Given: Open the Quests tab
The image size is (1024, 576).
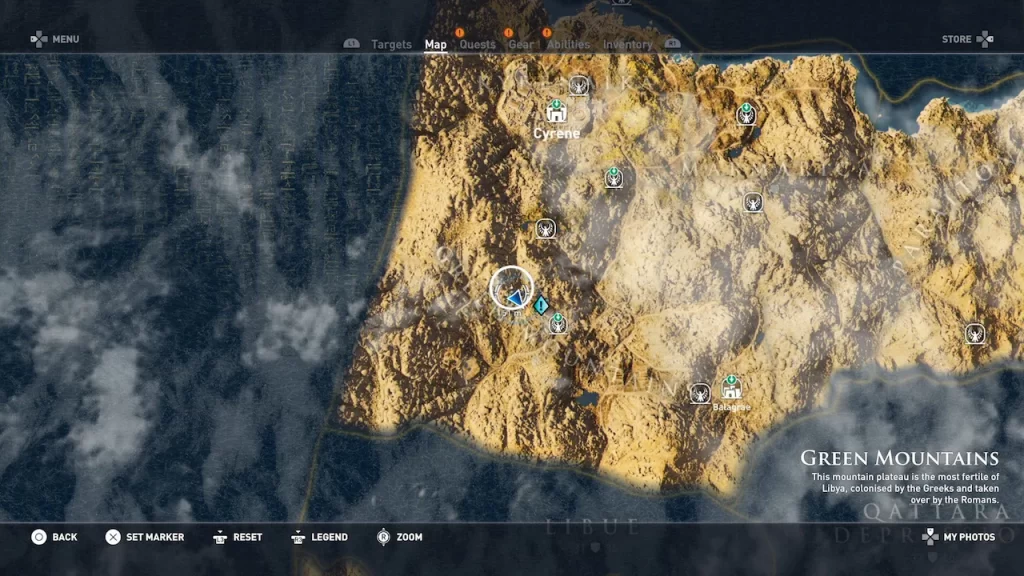Looking at the screenshot, I should (x=477, y=44).
